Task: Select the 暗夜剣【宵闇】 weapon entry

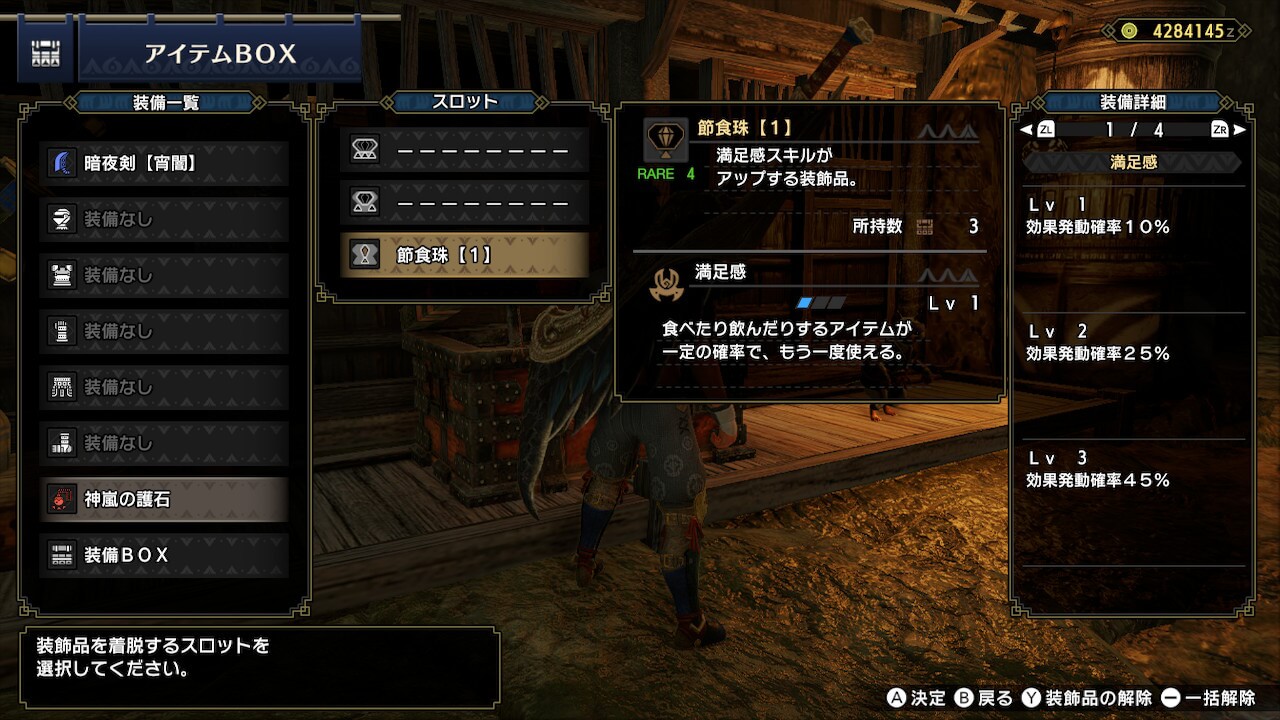Action: (x=165, y=163)
